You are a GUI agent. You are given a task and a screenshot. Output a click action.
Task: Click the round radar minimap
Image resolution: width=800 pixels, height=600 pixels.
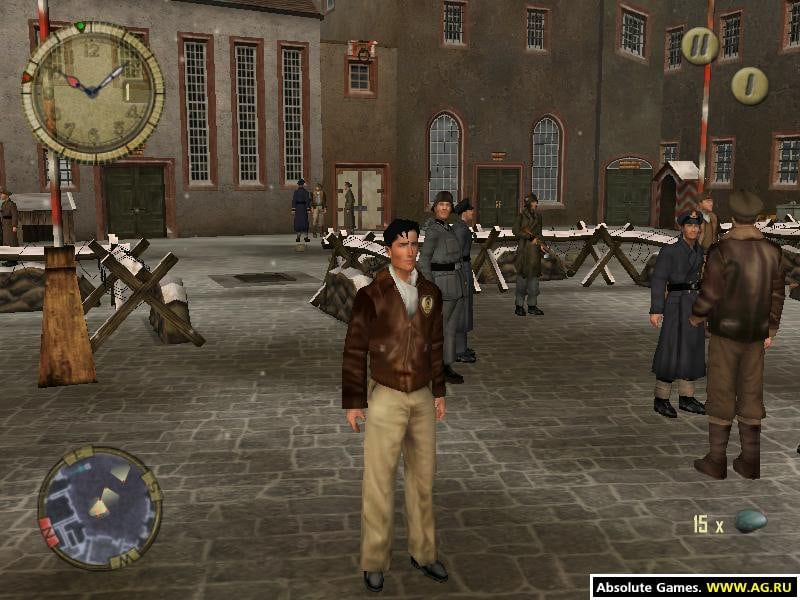click(99, 508)
